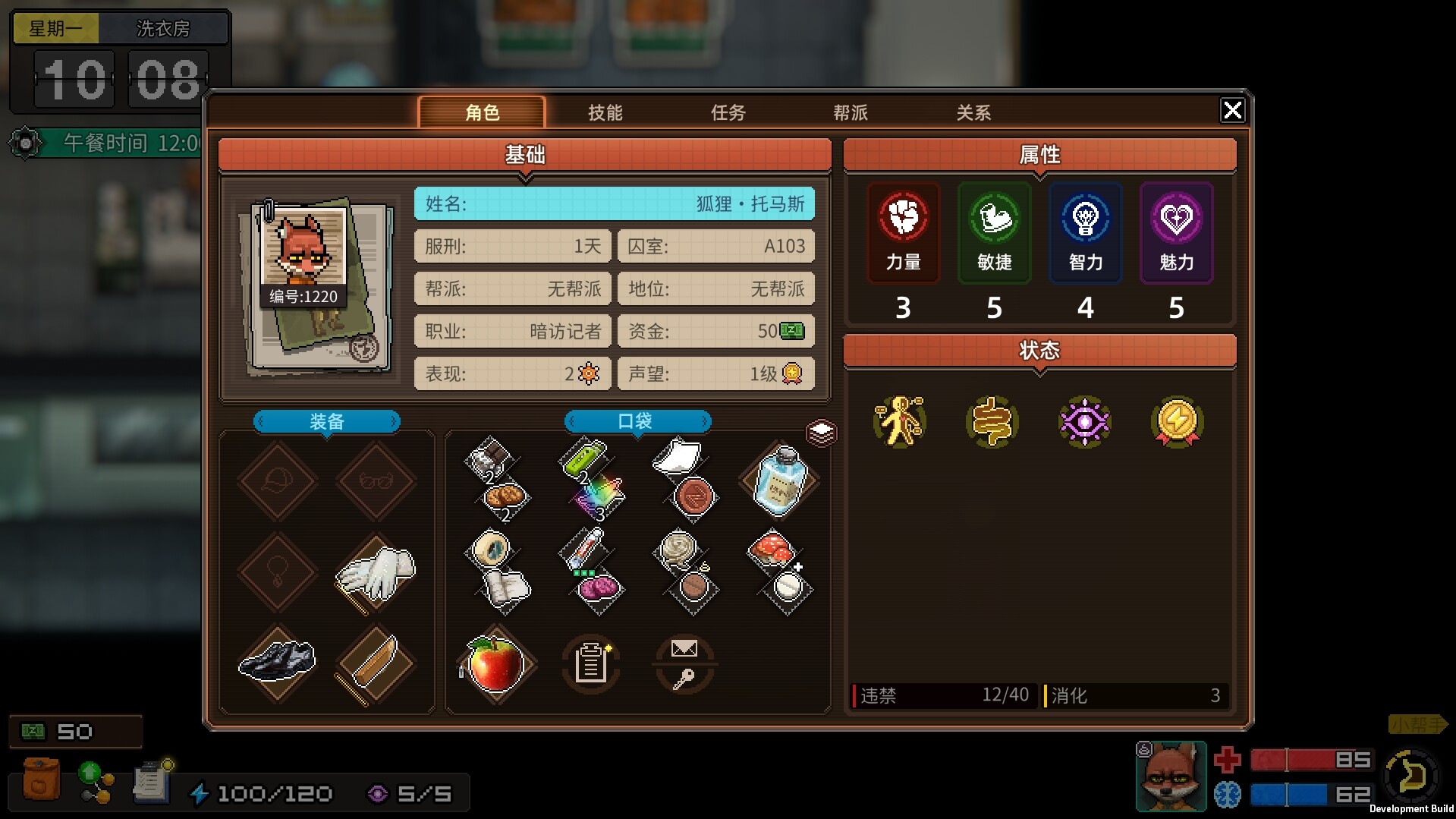The image size is (1456, 819).
Task: Open the 任务 tab
Action: click(728, 113)
